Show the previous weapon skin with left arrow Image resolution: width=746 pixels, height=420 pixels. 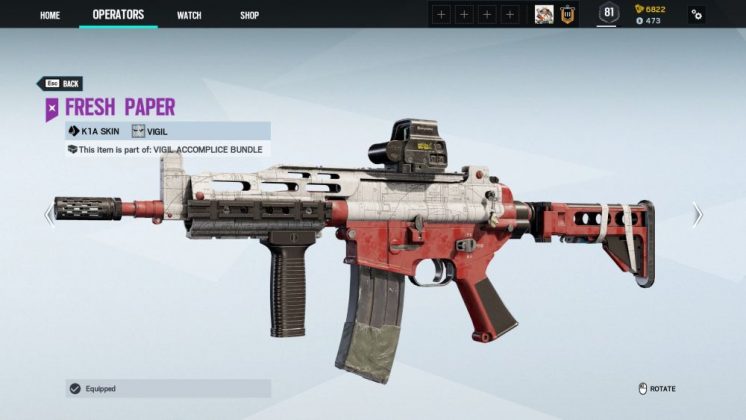(49, 215)
